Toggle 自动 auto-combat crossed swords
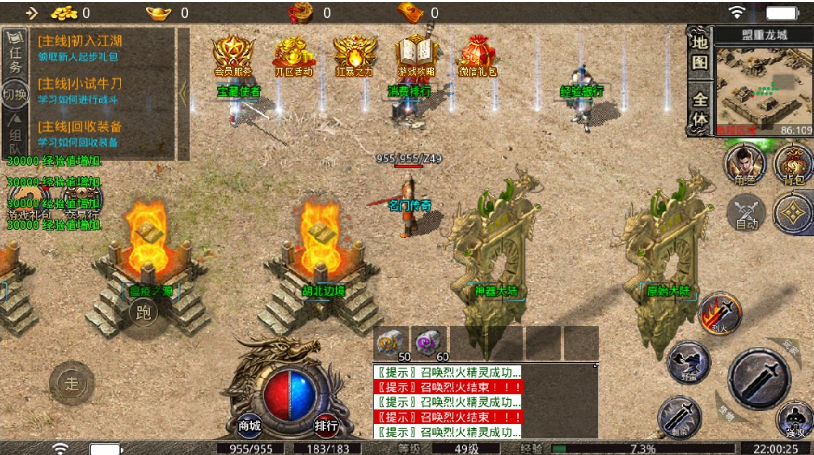The width and height of the screenshot is (814, 455). (745, 213)
